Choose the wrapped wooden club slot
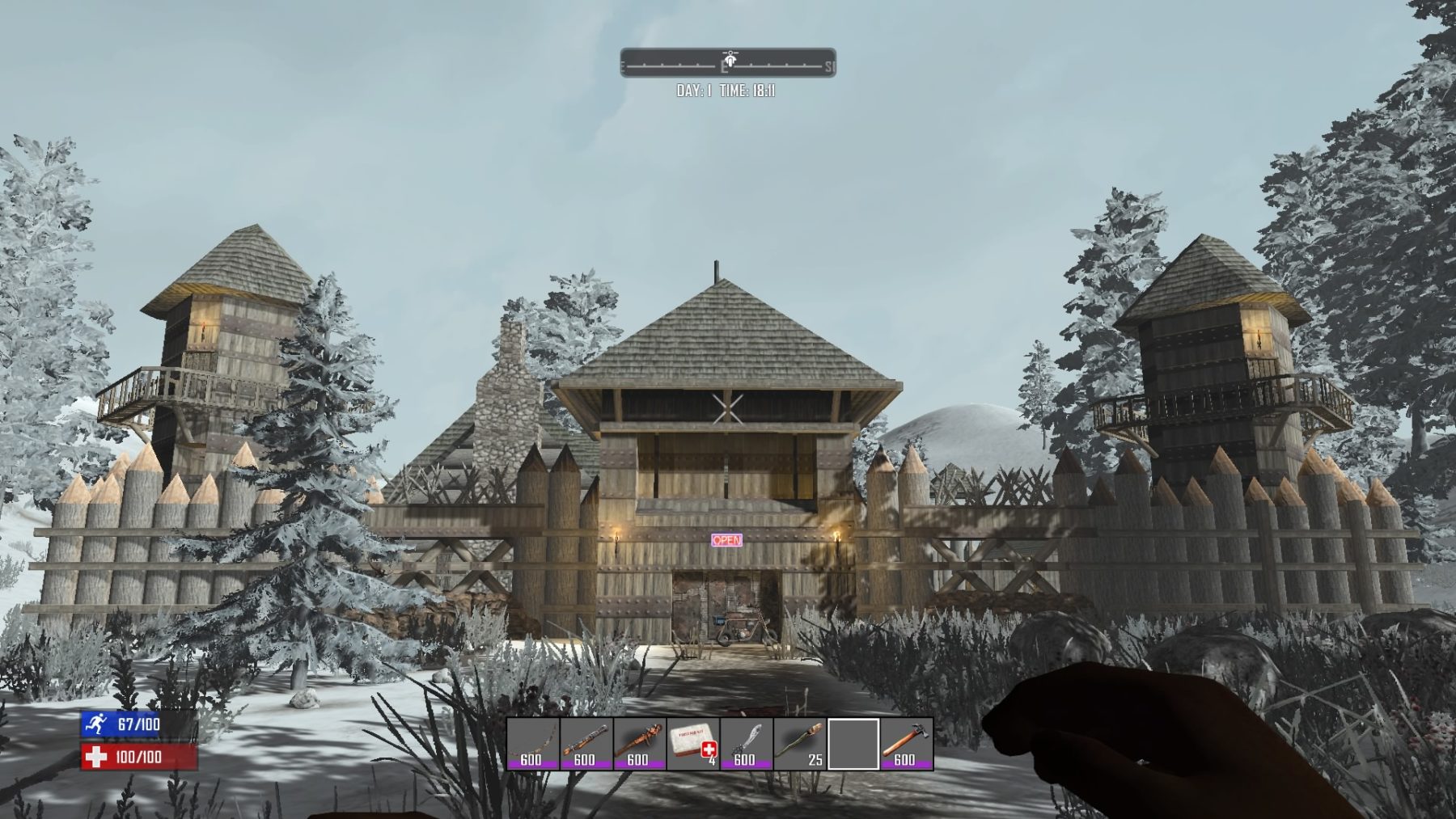The height and width of the screenshot is (819, 1456). pyautogui.click(x=639, y=744)
